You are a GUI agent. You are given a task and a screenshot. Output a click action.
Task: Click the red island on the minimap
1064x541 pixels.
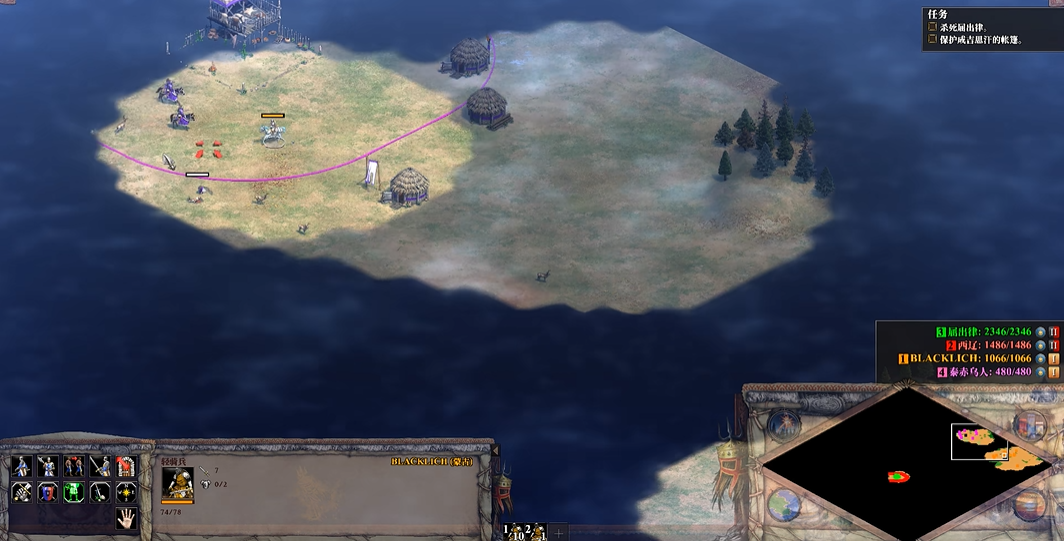[x=897, y=477]
